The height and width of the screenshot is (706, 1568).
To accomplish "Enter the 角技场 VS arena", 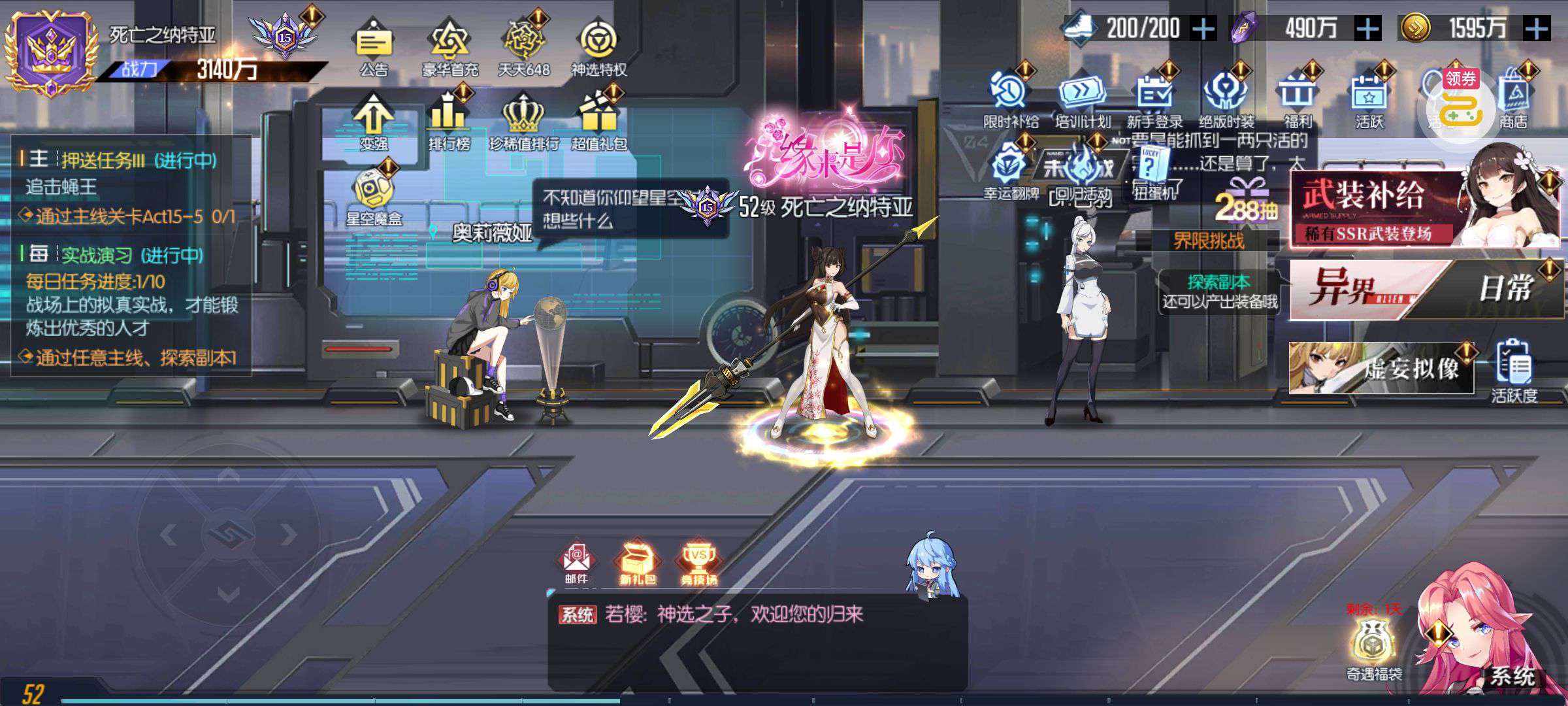I will coord(698,562).
